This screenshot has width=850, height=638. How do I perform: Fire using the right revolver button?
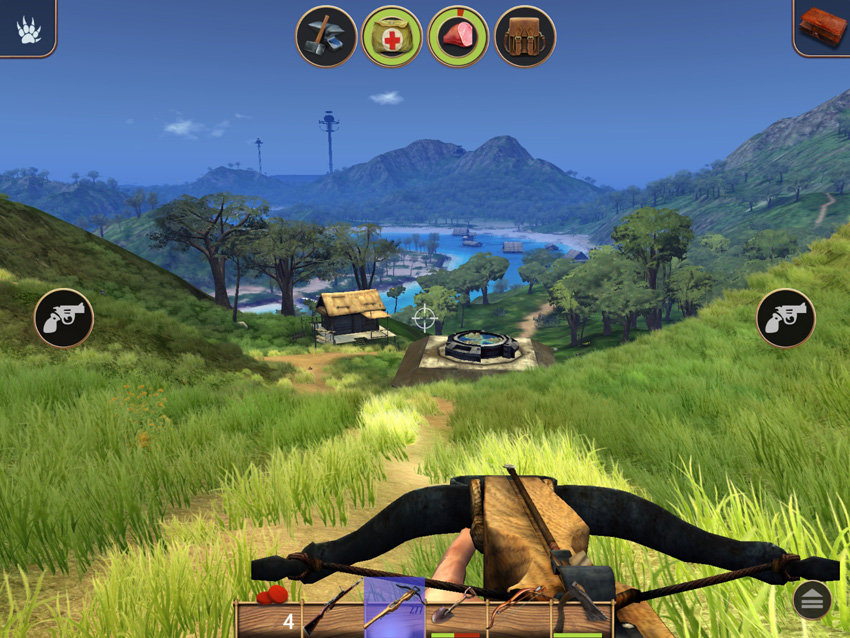coord(785,318)
